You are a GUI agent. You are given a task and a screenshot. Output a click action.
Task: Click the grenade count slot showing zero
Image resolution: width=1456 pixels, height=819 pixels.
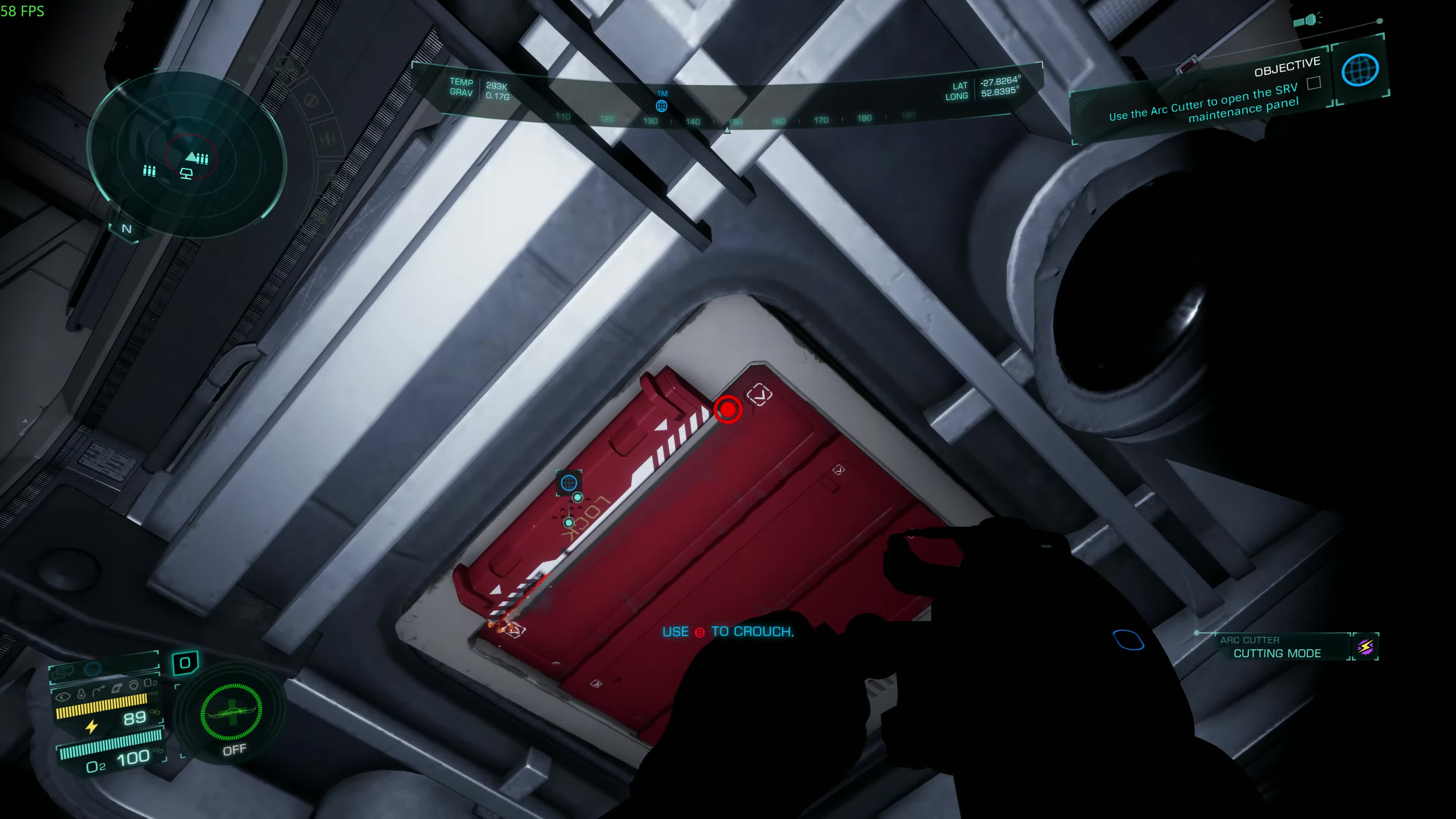[185, 662]
